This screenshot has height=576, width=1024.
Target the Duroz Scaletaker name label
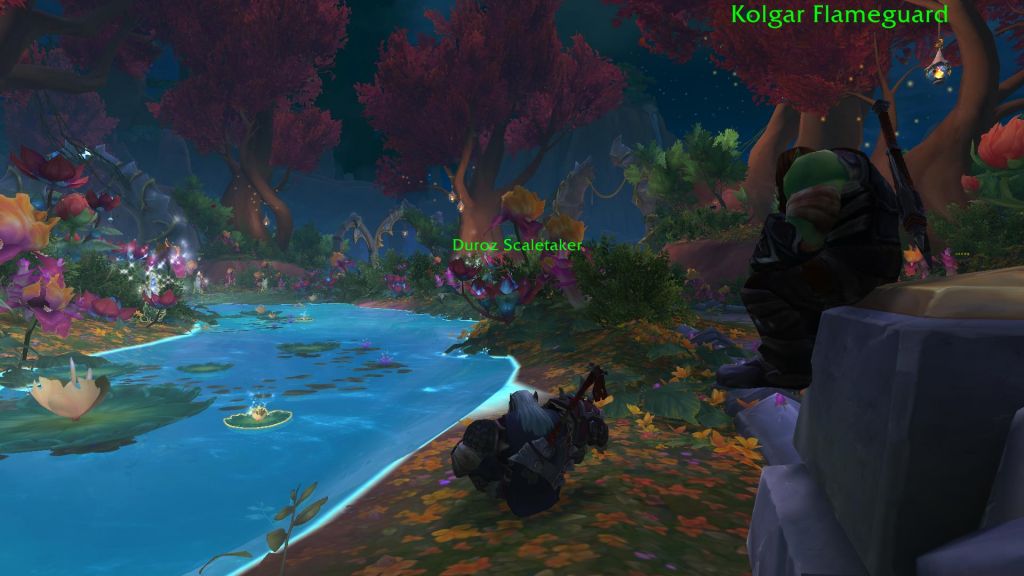pyautogui.click(x=516, y=244)
